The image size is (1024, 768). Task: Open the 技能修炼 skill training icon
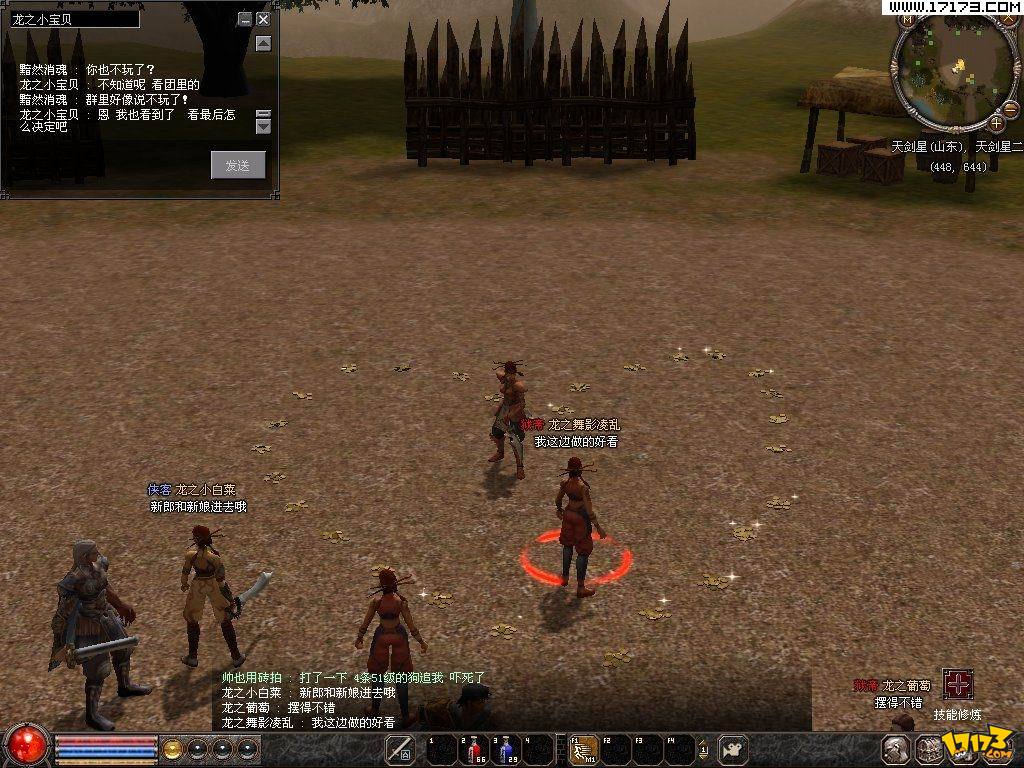pyautogui.click(x=958, y=685)
